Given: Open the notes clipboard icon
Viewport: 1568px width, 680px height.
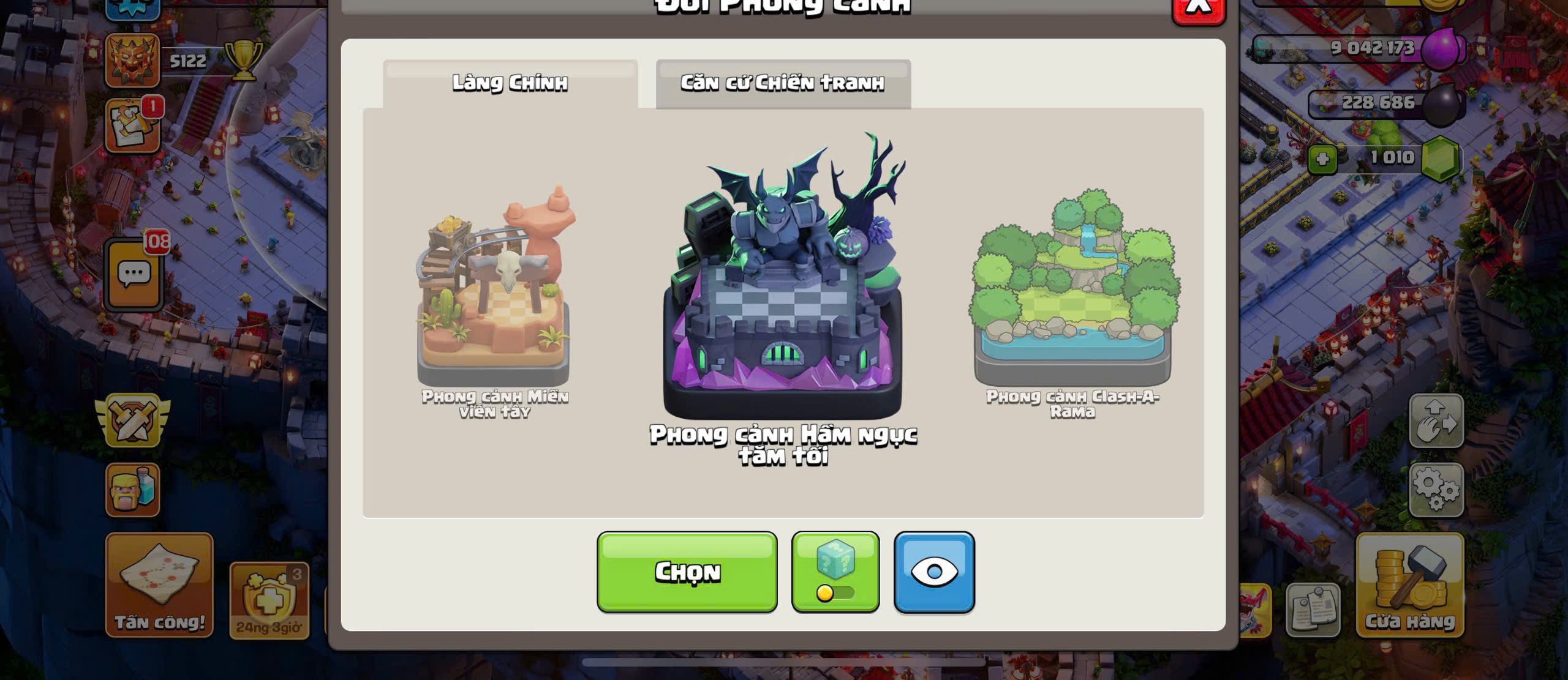Looking at the screenshot, I should [1312, 610].
